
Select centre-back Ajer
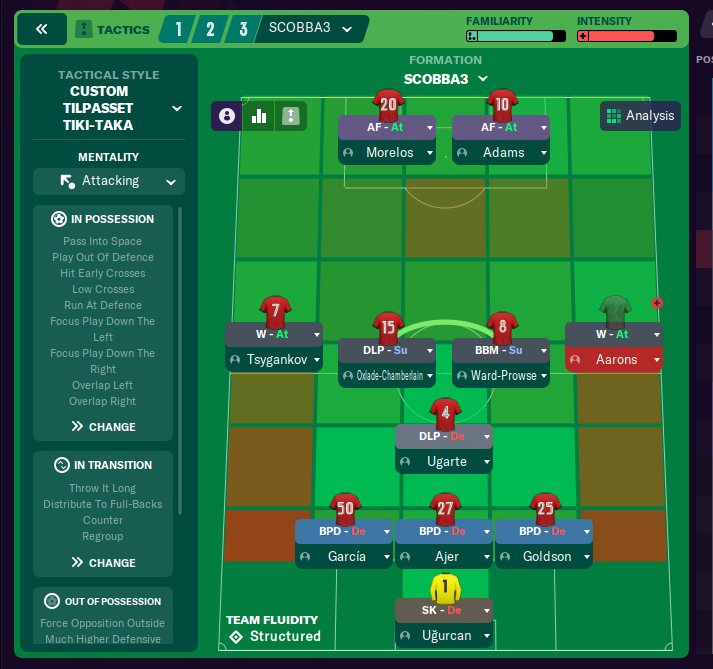click(445, 556)
